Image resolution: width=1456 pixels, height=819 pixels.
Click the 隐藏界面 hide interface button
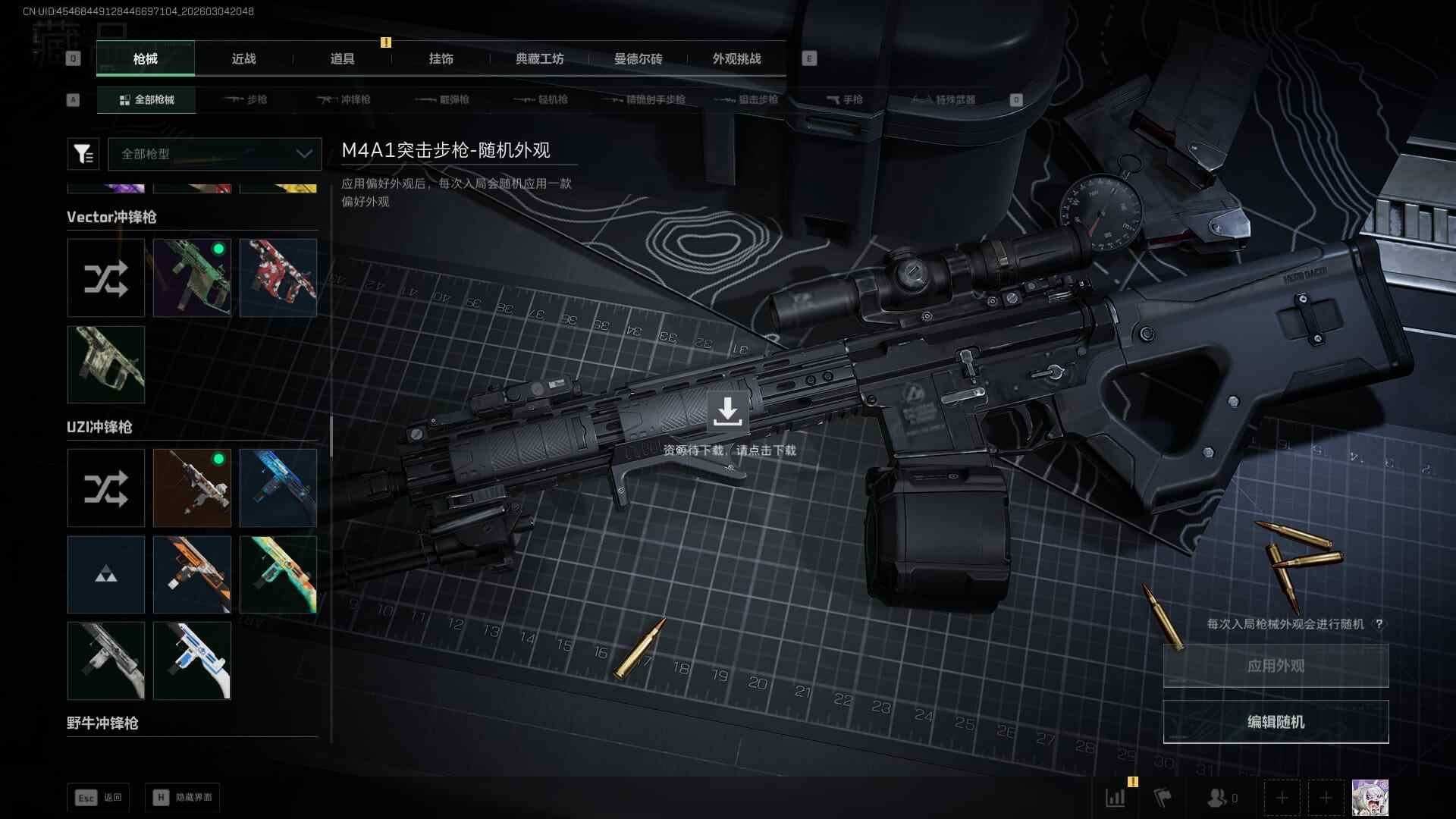point(183,798)
